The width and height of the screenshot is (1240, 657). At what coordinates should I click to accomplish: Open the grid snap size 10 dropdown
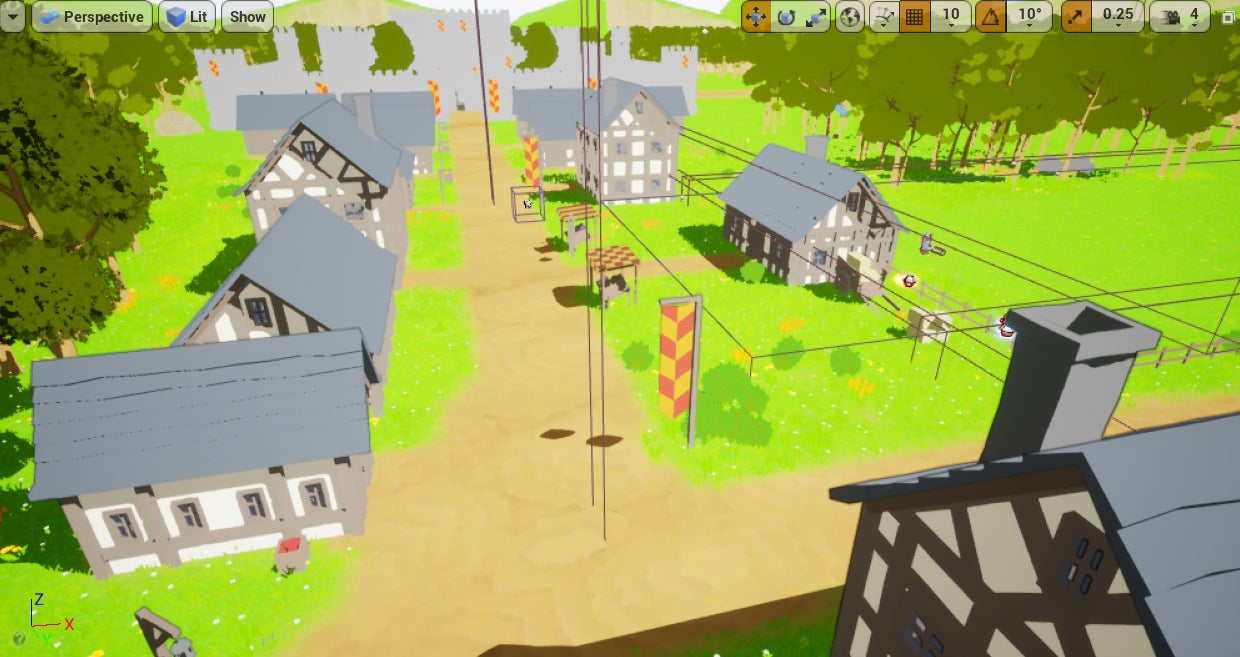pos(951,16)
